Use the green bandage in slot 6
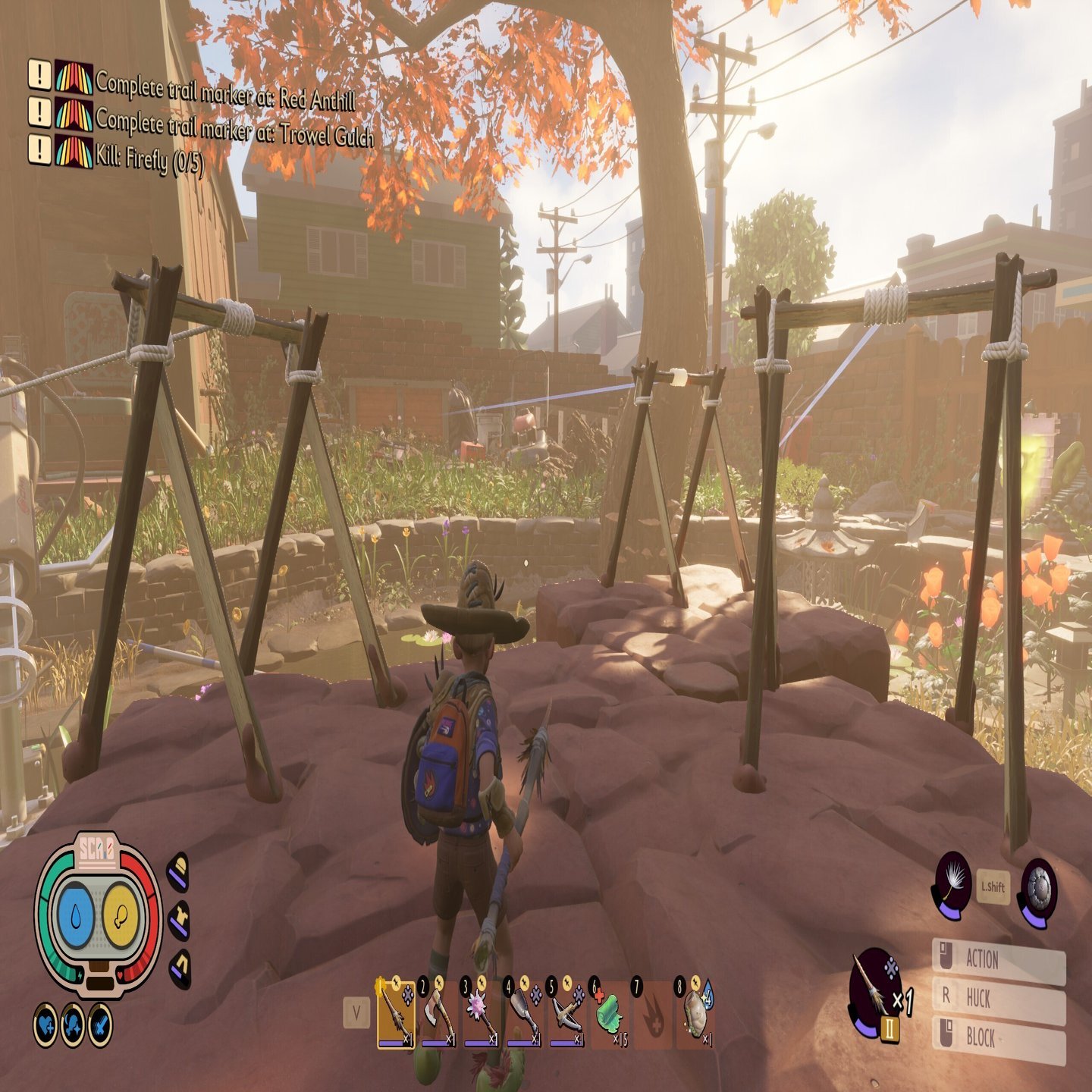This screenshot has height=1092, width=1092. [609, 1014]
